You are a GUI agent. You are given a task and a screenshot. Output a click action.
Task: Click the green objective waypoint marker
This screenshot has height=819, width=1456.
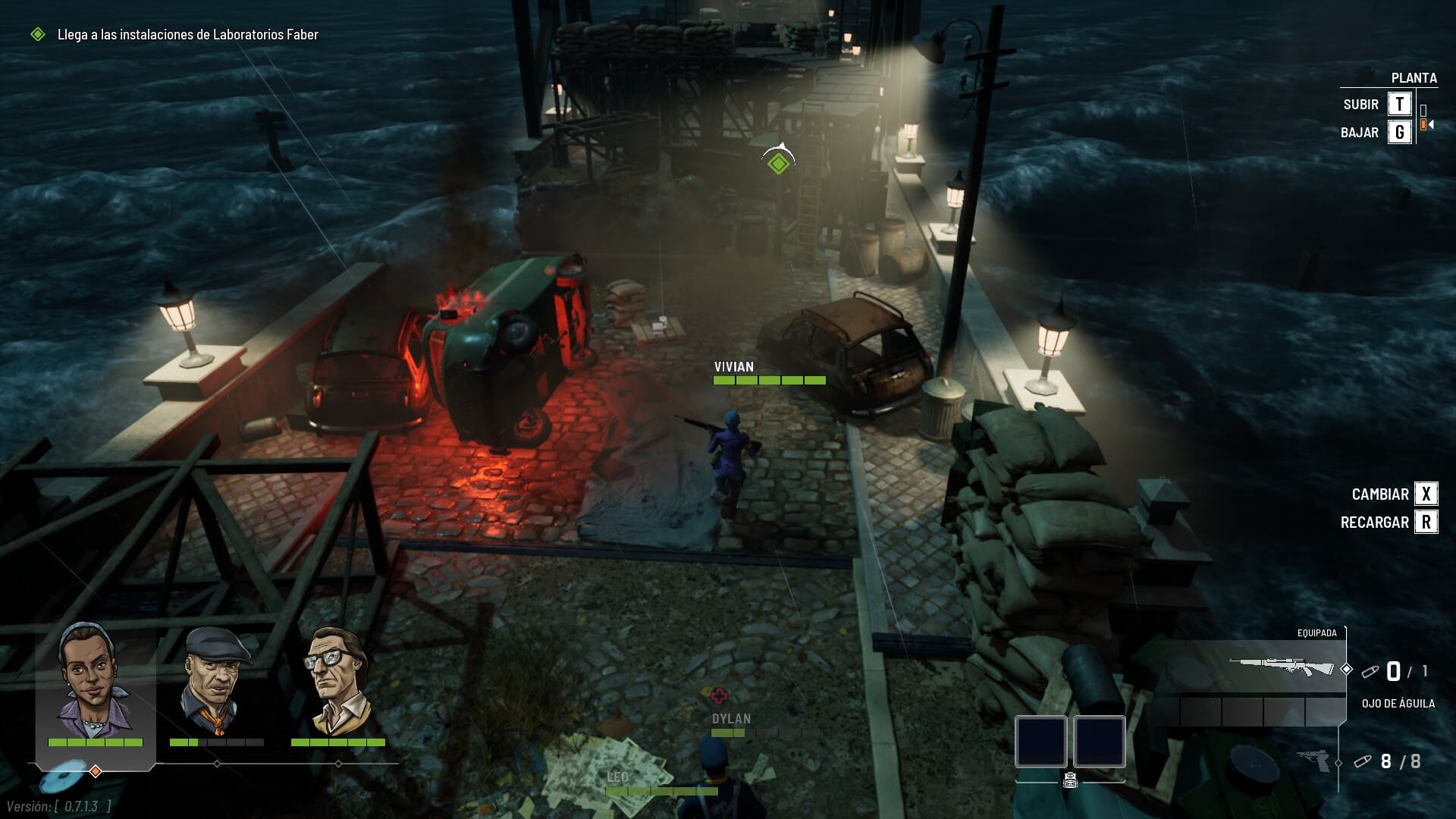pyautogui.click(x=778, y=162)
